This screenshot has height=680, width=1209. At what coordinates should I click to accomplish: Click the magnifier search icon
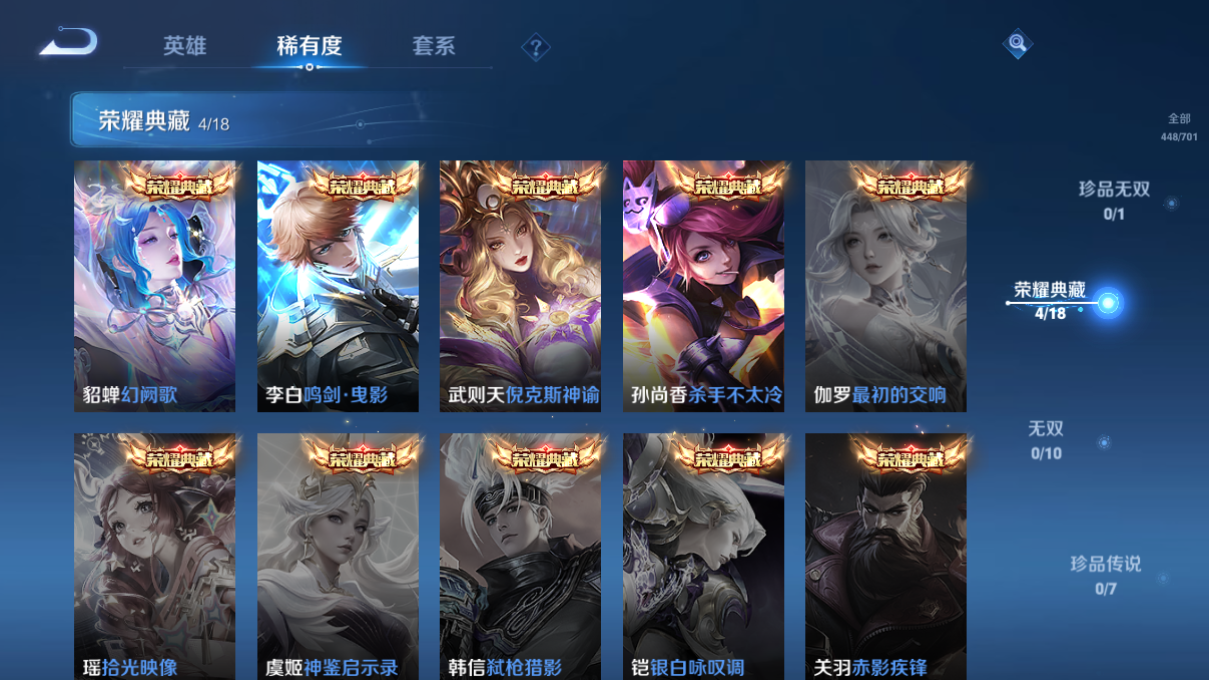(x=1016, y=43)
